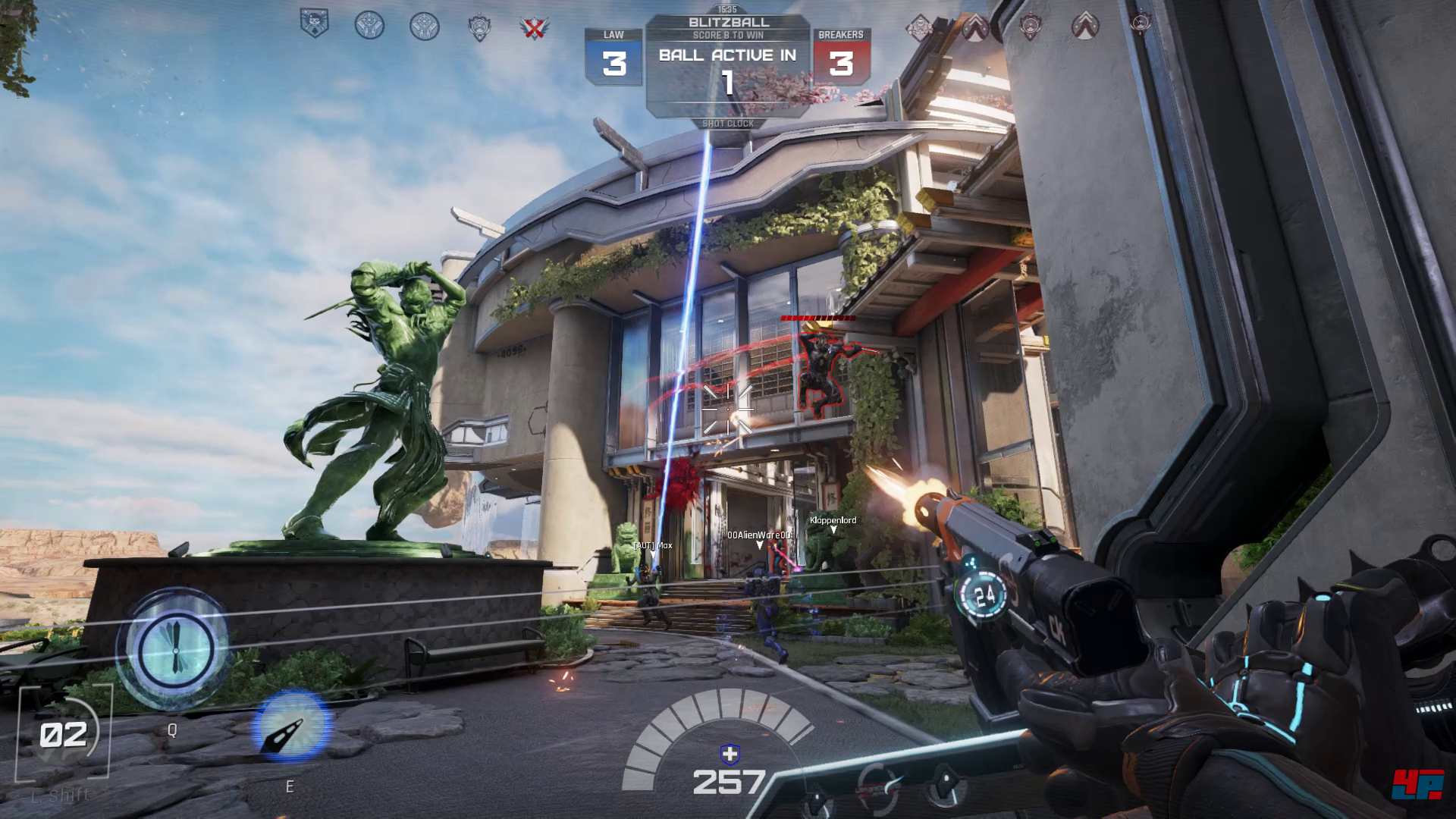The width and height of the screenshot is (1456, 819).
Task: Click the 4P watermark logo
Action: pyautogui.click(x=1417, y=784)
